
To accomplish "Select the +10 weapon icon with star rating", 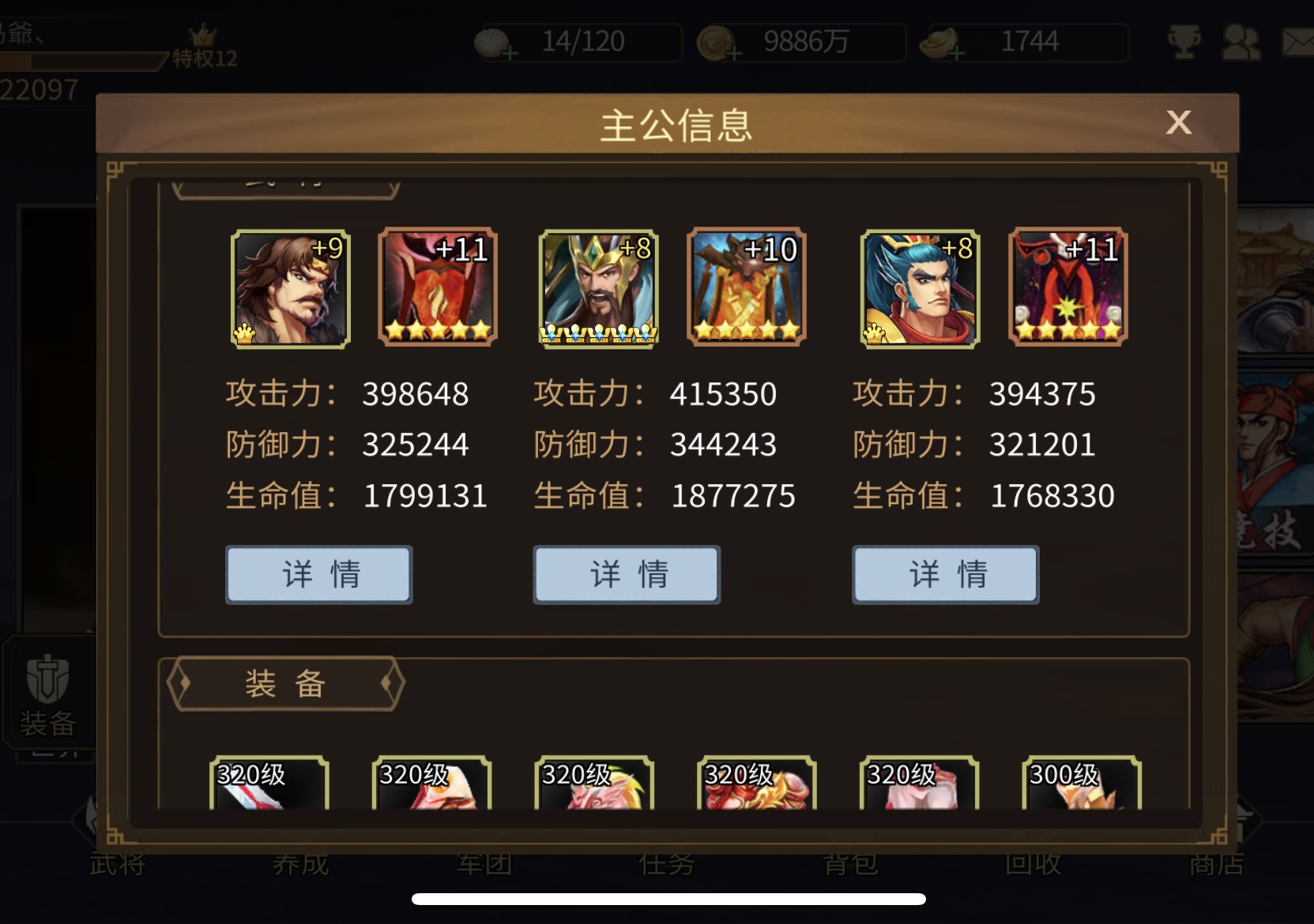I will point(744,287).
